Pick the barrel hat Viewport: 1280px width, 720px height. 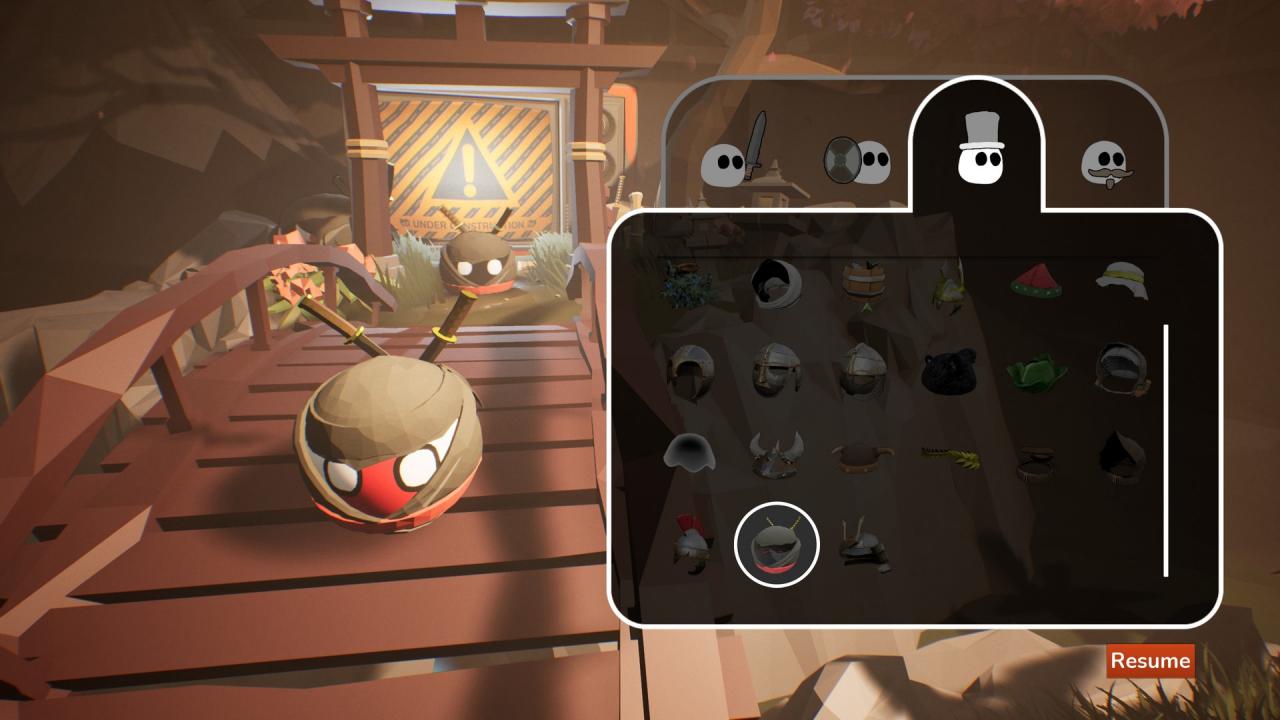pyautogui.click(x=863, y=282)
